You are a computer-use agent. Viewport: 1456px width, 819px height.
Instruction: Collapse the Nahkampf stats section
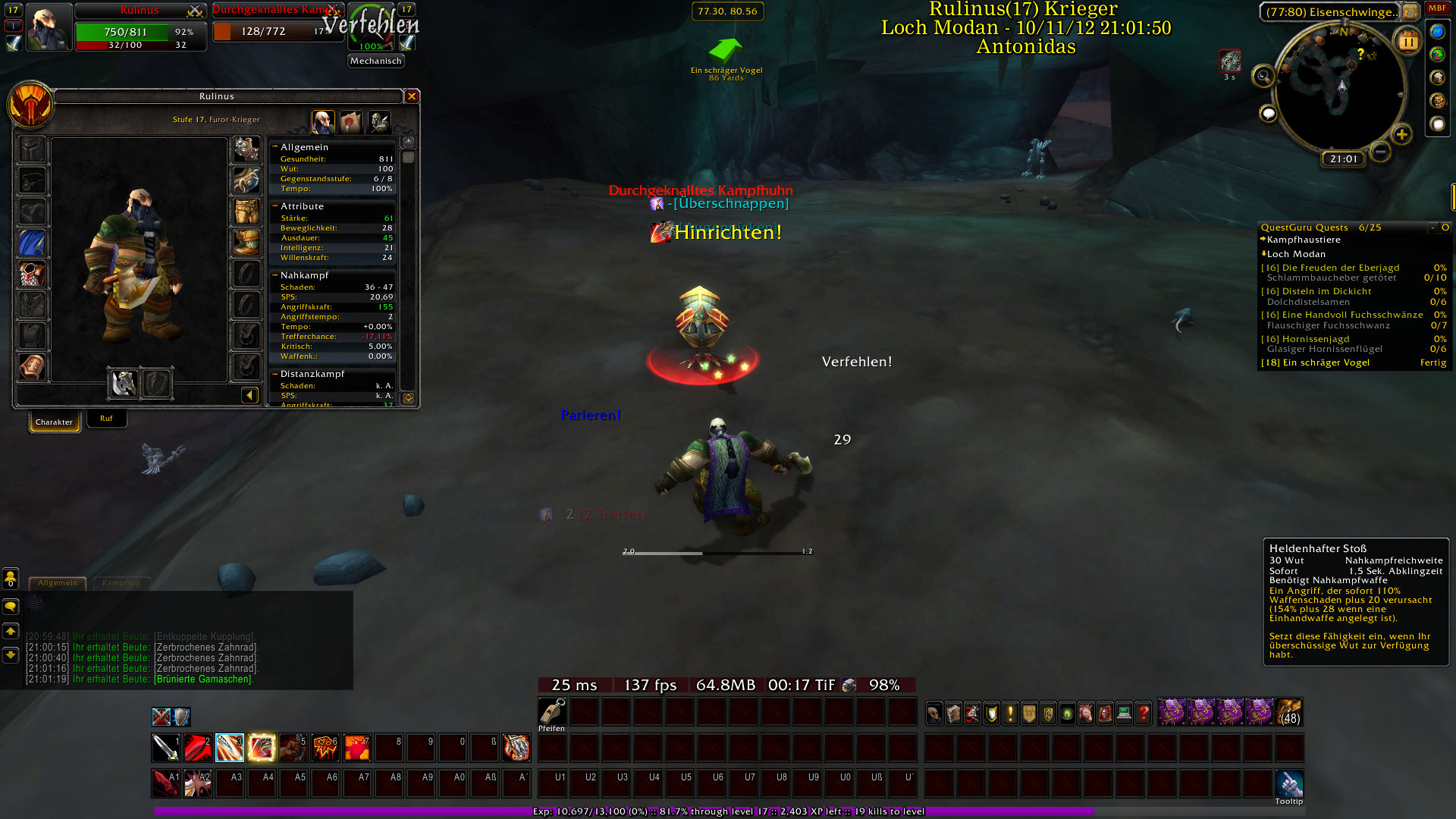pos(275,275)
